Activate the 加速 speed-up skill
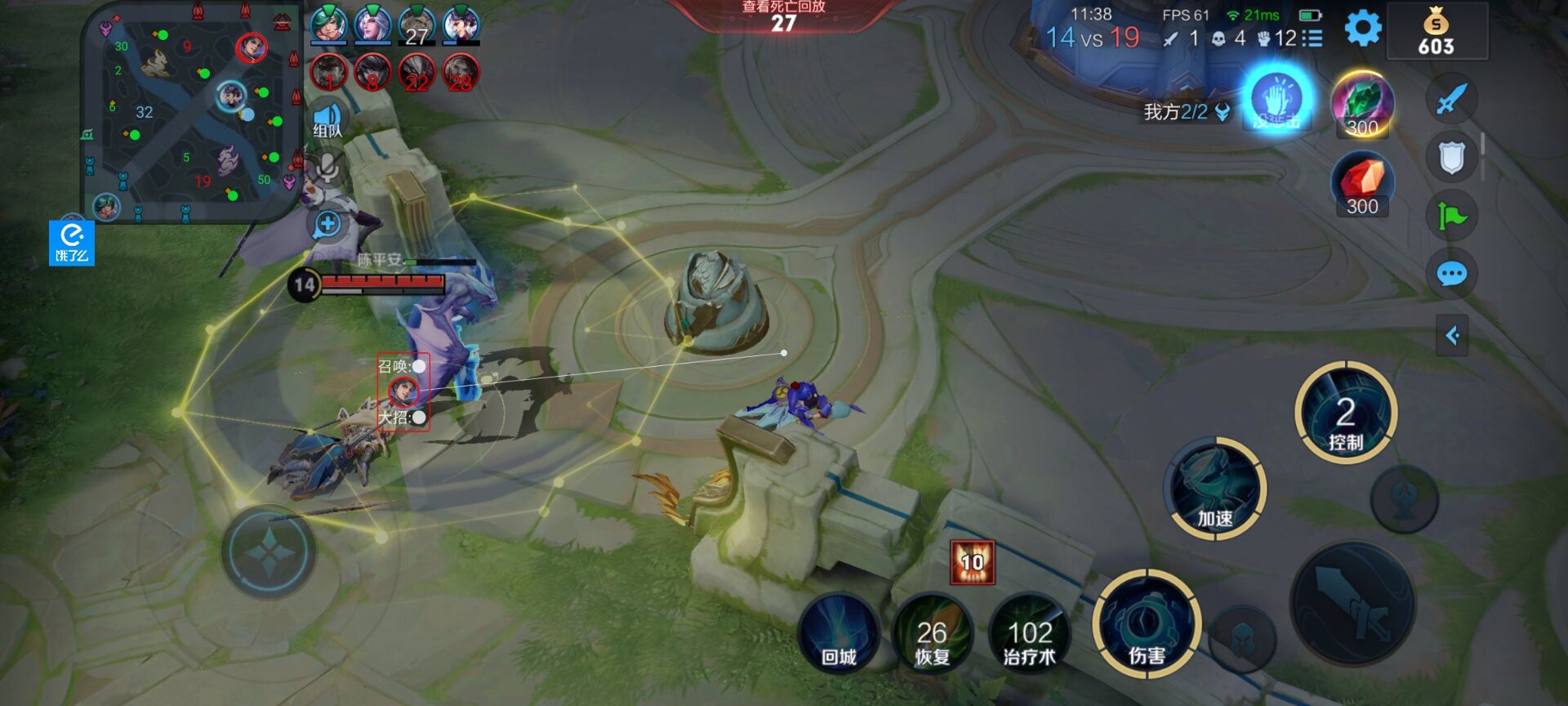This screenshot has width=1568, height=706. [x=1214, y=489]
